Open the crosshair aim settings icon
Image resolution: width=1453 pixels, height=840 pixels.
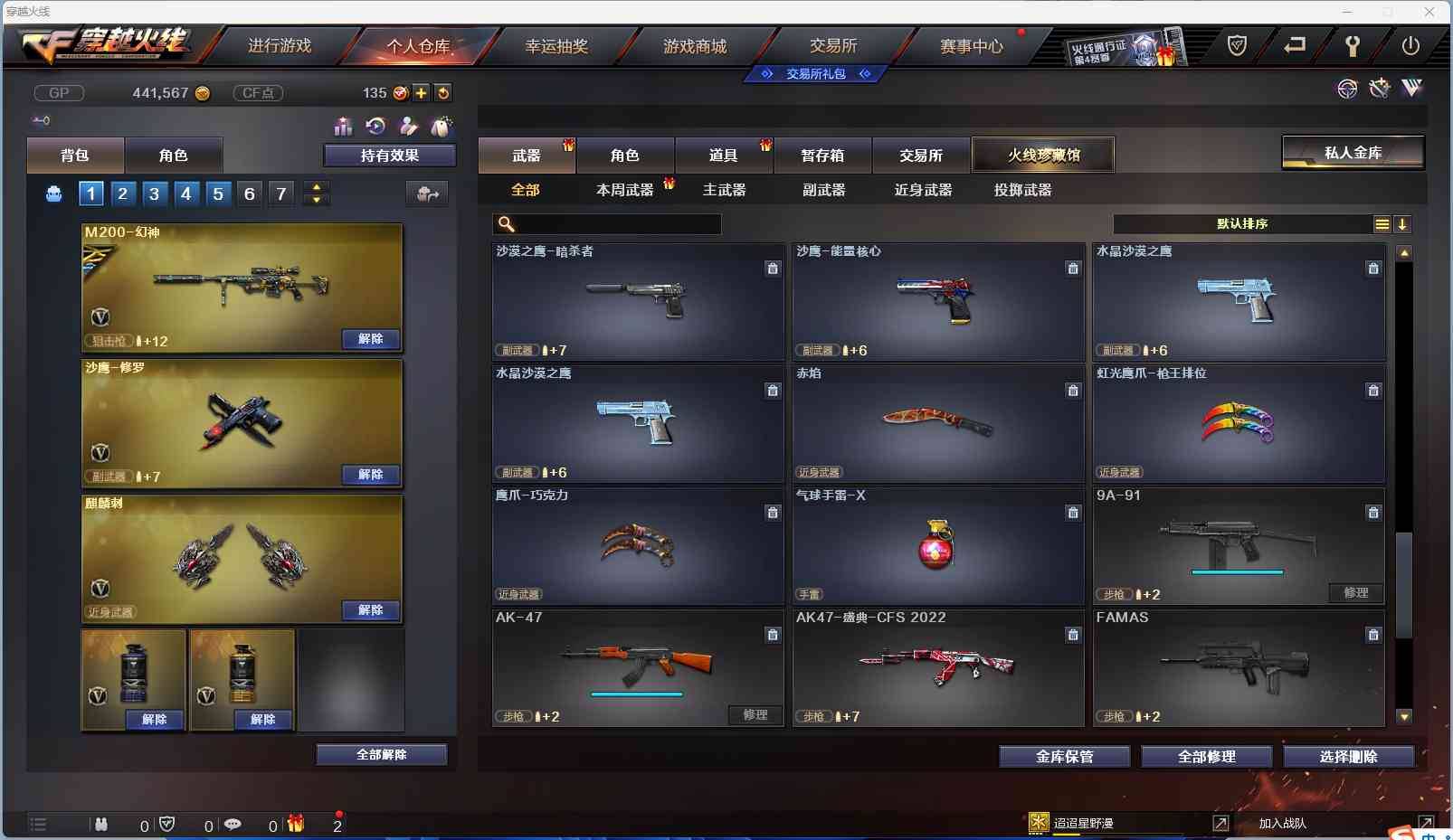pos(1346,89)
